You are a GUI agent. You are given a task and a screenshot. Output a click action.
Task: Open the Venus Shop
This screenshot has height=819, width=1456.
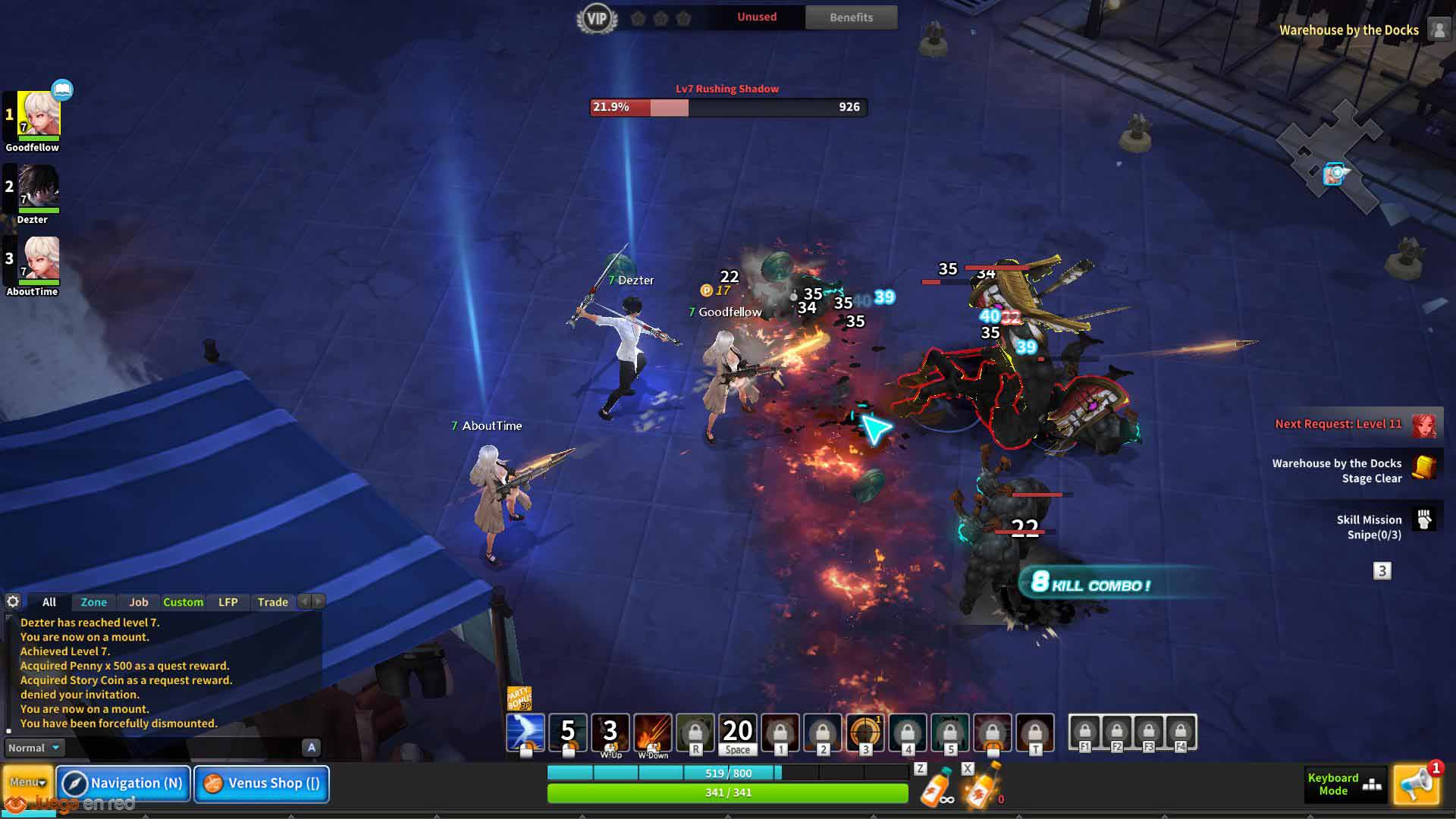262,783
